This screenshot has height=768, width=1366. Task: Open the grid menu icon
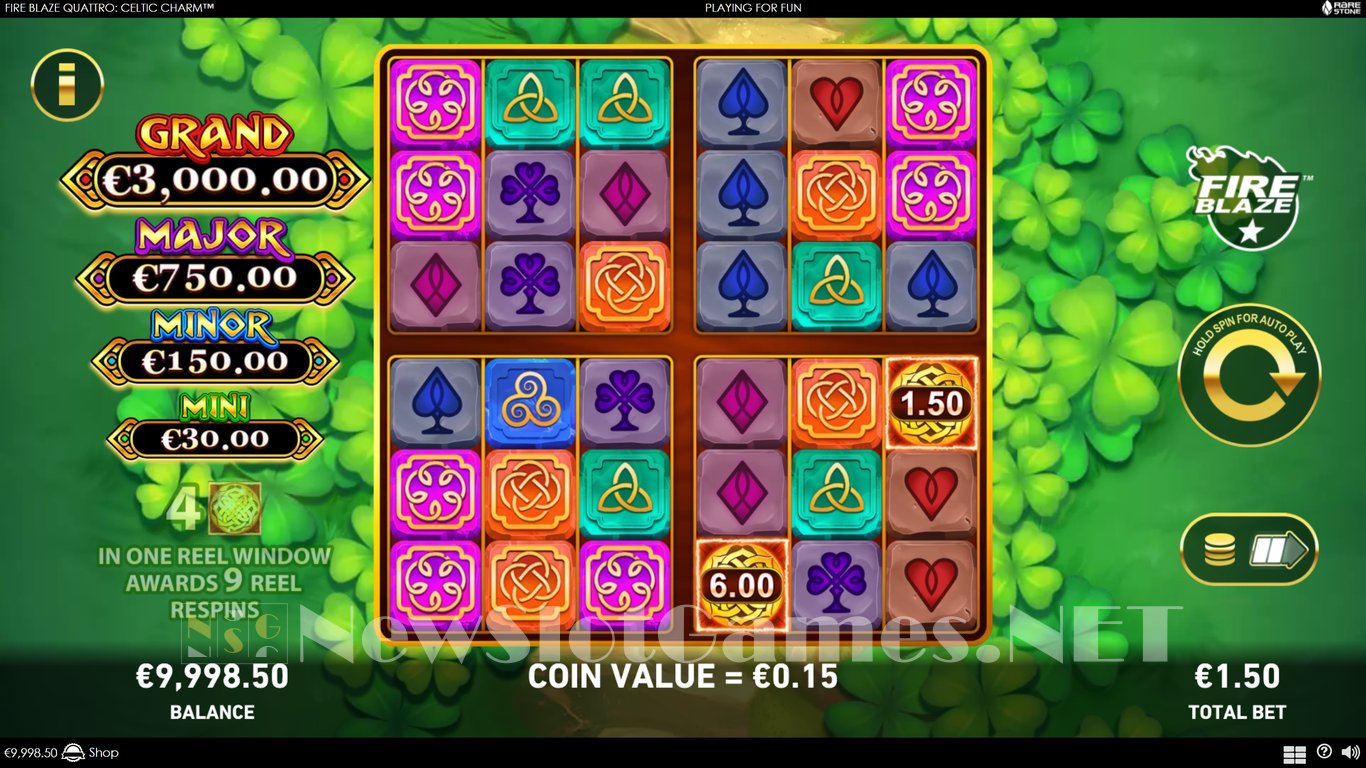[1294, 753]
